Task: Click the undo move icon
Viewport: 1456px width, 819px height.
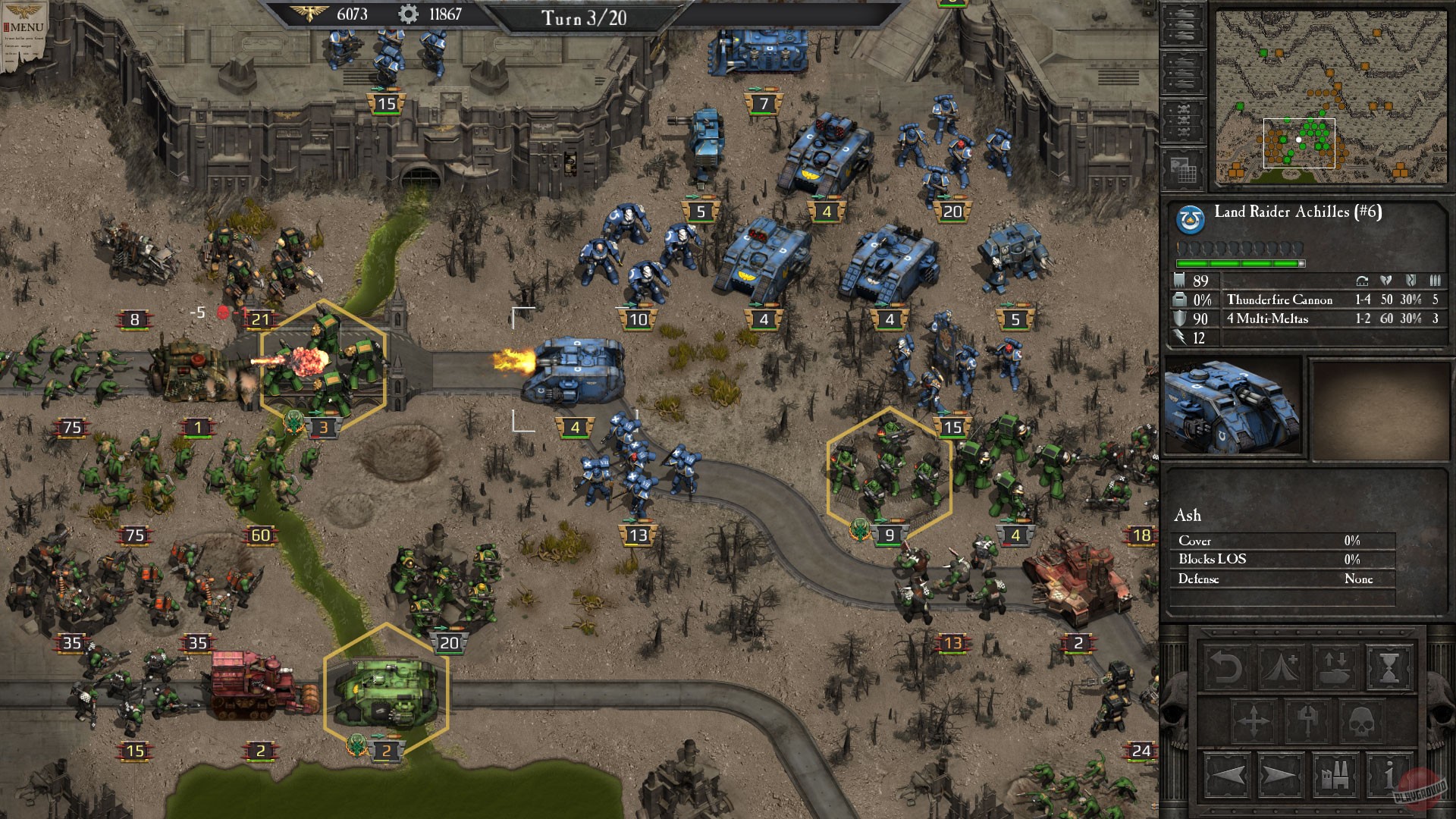Action: click(x=1228, y=667)
